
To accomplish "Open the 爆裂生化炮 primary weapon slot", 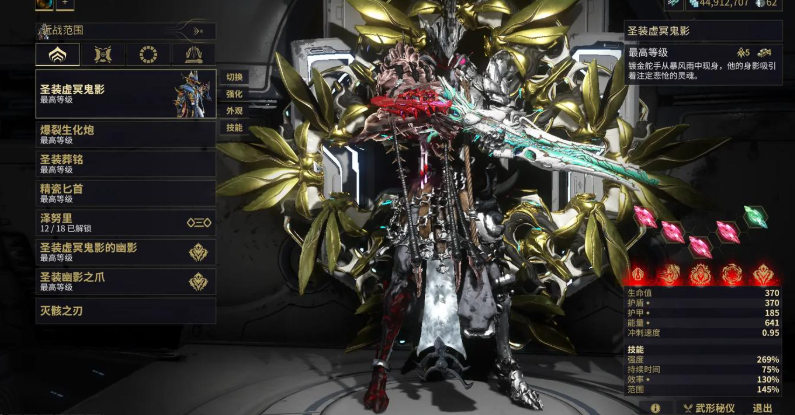I will [125, 134].
